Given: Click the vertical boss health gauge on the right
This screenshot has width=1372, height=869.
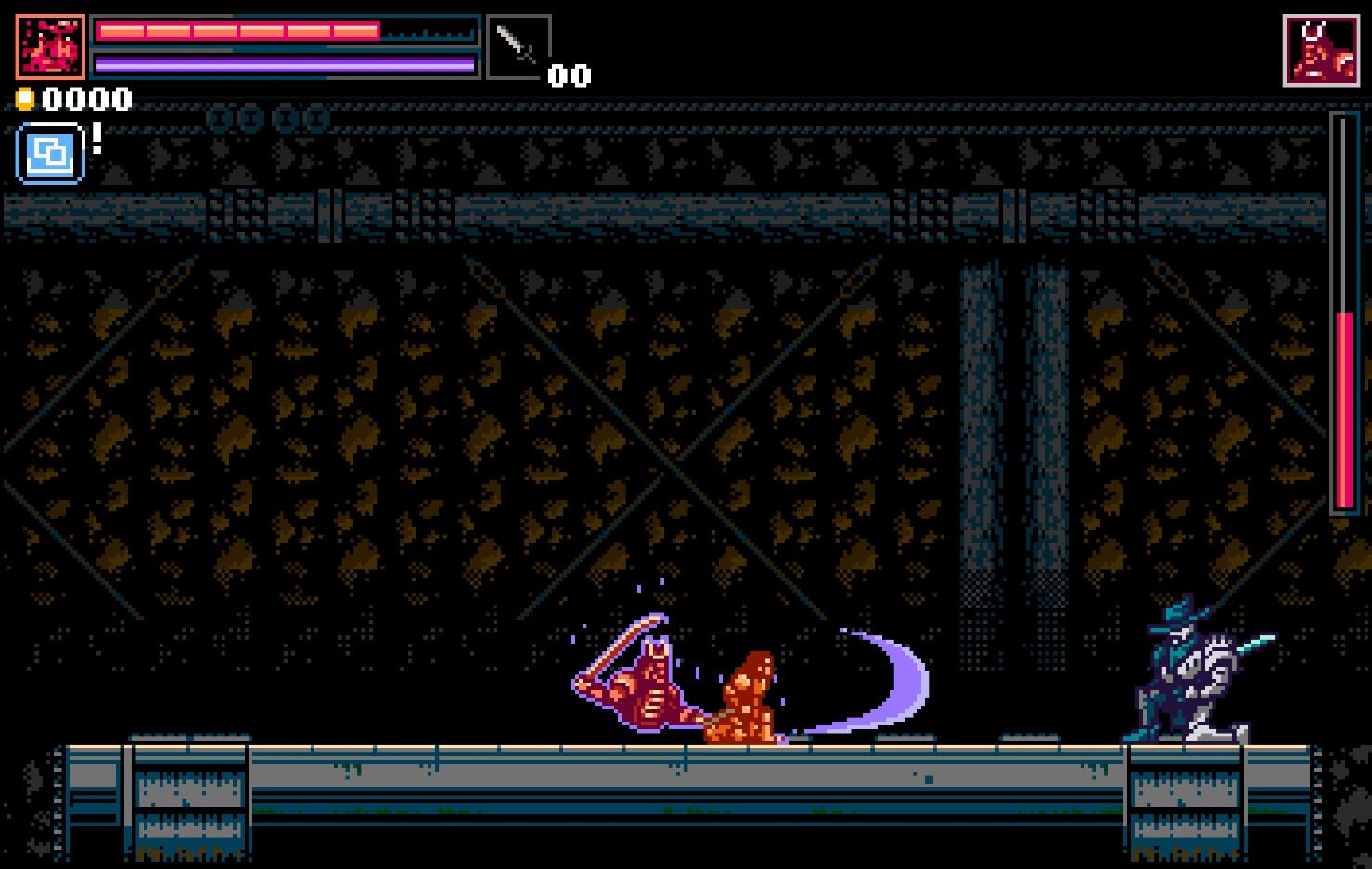Looking at the screenshot, I should click(1343, 306).
